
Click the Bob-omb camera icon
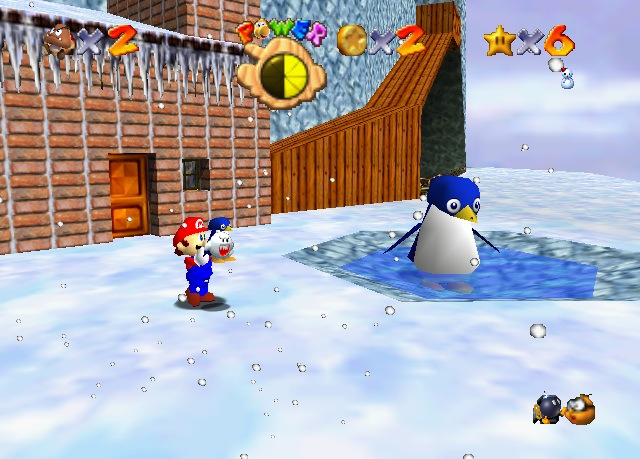click(x=548, y=407)
